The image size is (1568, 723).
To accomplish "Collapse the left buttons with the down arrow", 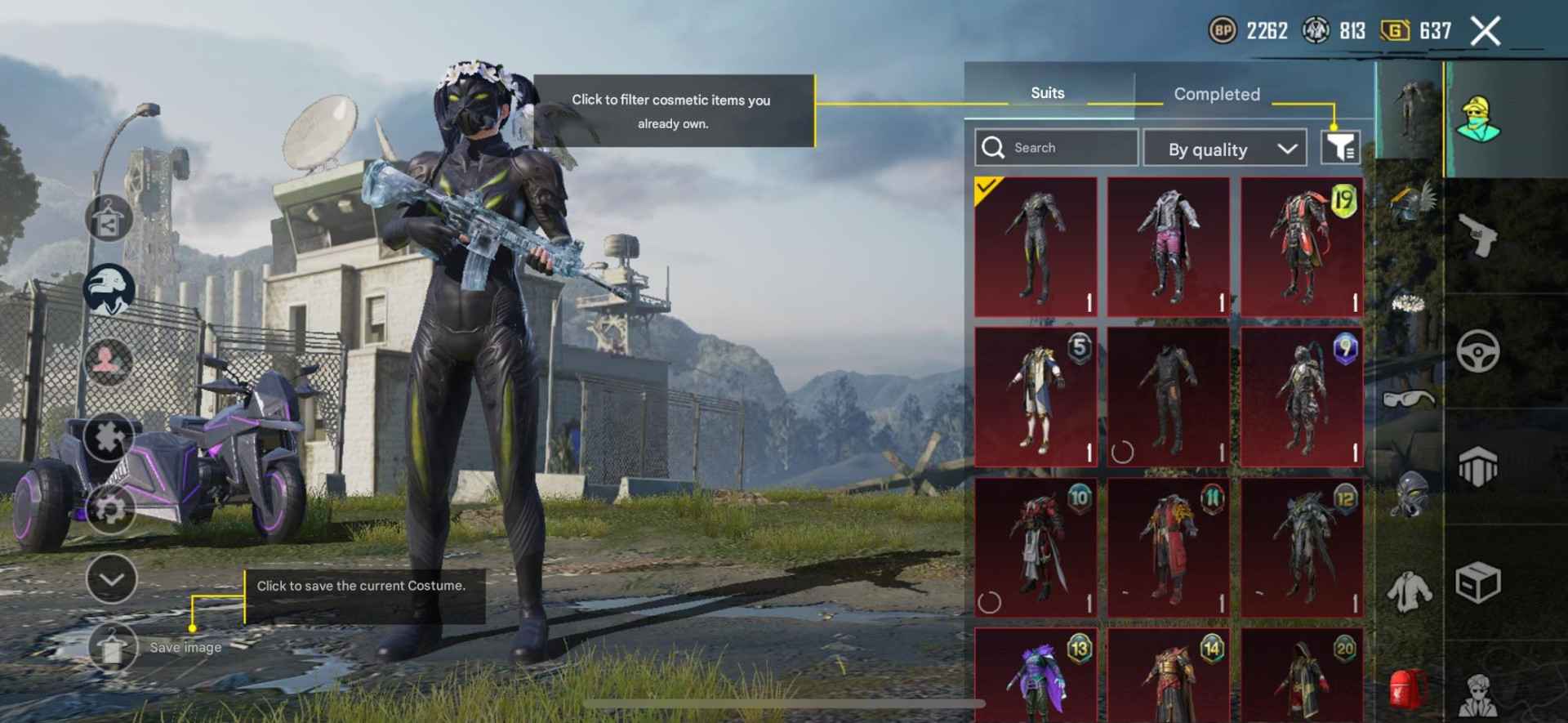I will pos(111,578).
